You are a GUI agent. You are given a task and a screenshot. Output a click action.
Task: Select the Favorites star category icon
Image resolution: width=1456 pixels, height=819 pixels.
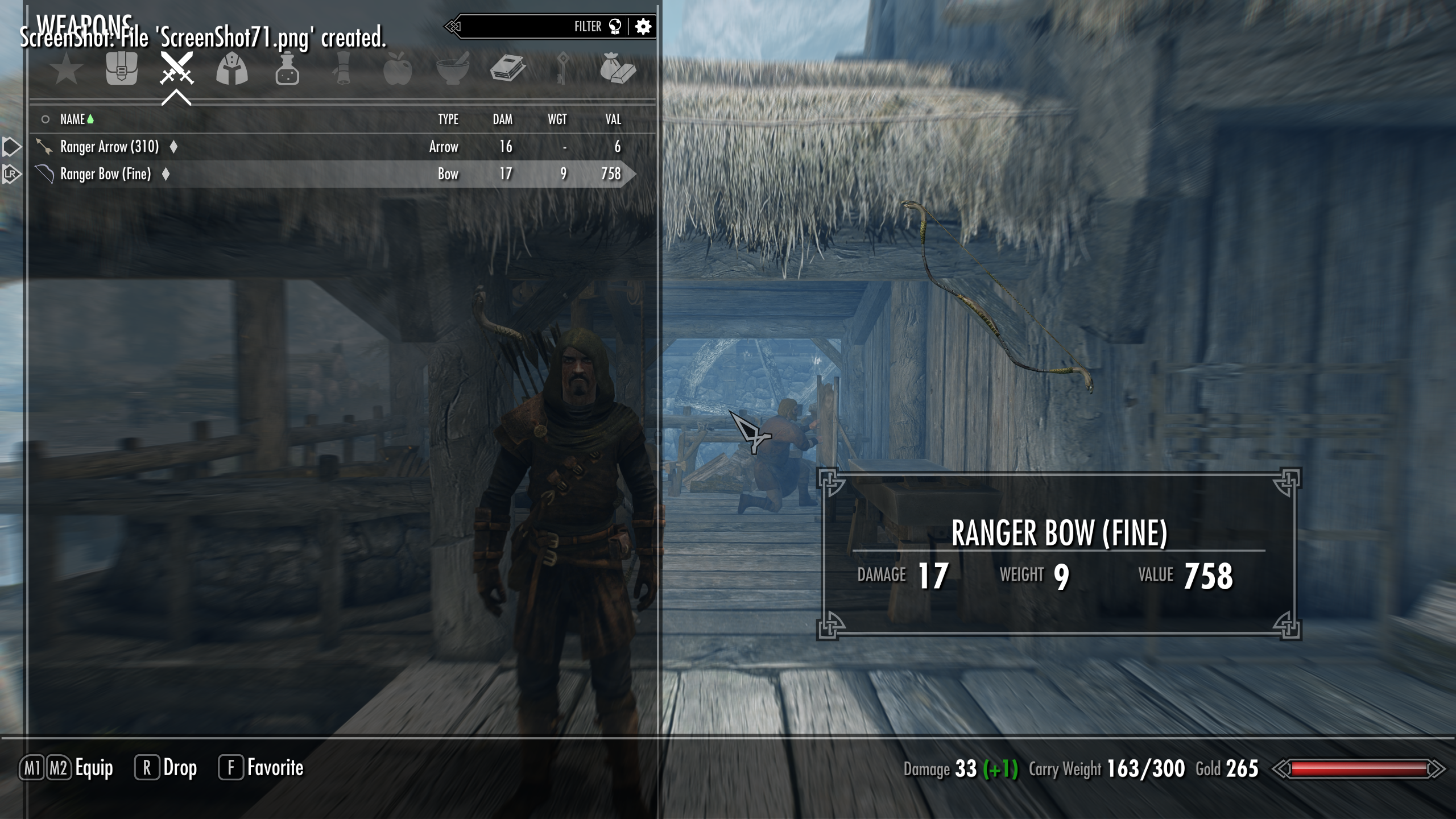coord(67,69)
